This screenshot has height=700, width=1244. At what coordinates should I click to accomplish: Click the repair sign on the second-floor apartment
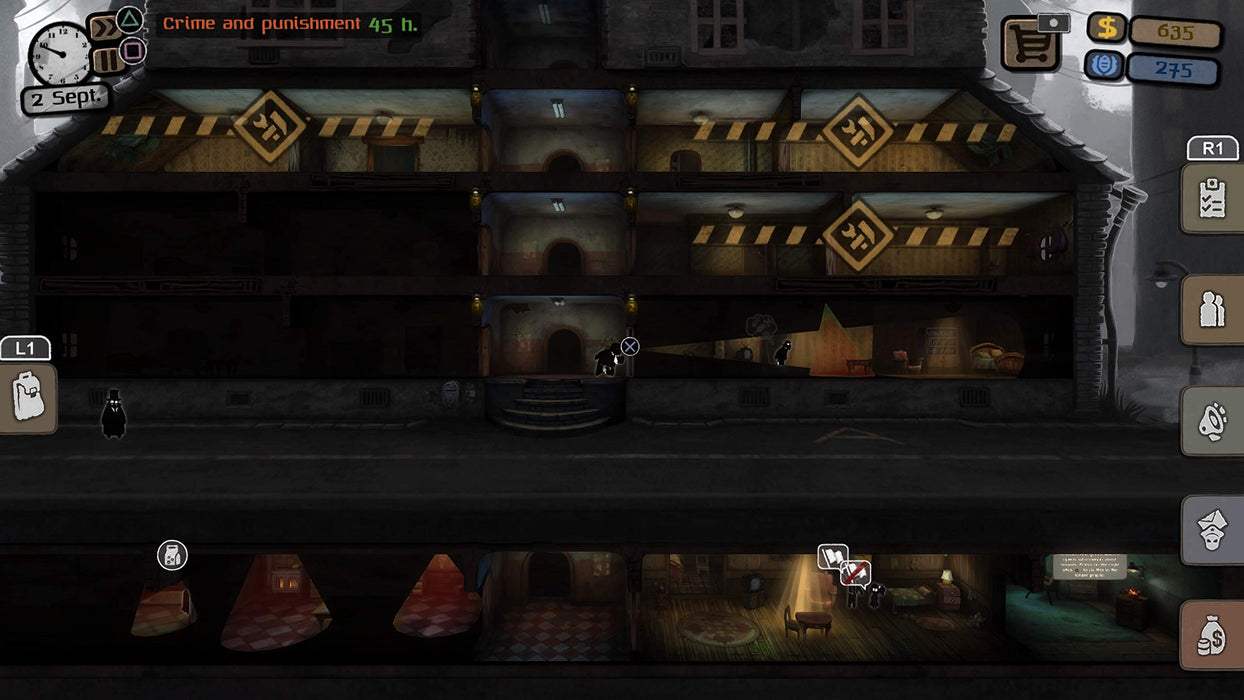pos(857,236)
